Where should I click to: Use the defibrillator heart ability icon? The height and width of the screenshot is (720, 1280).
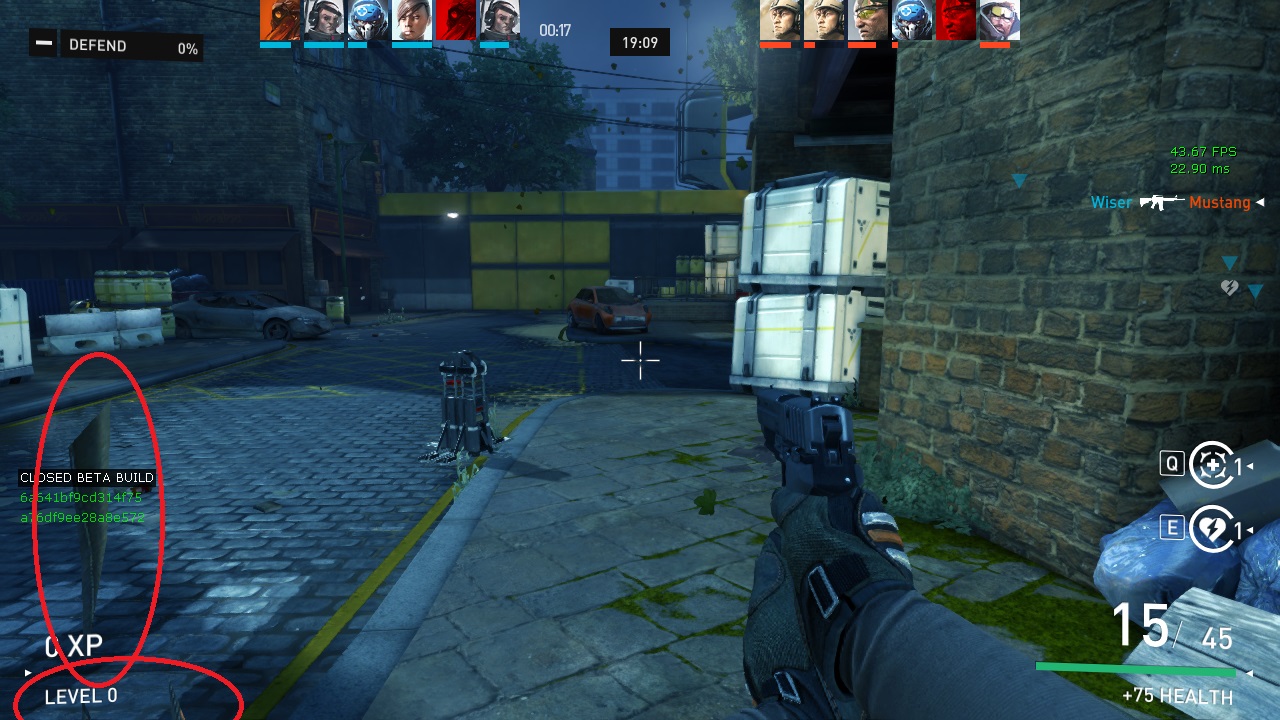coord(1212,528)
